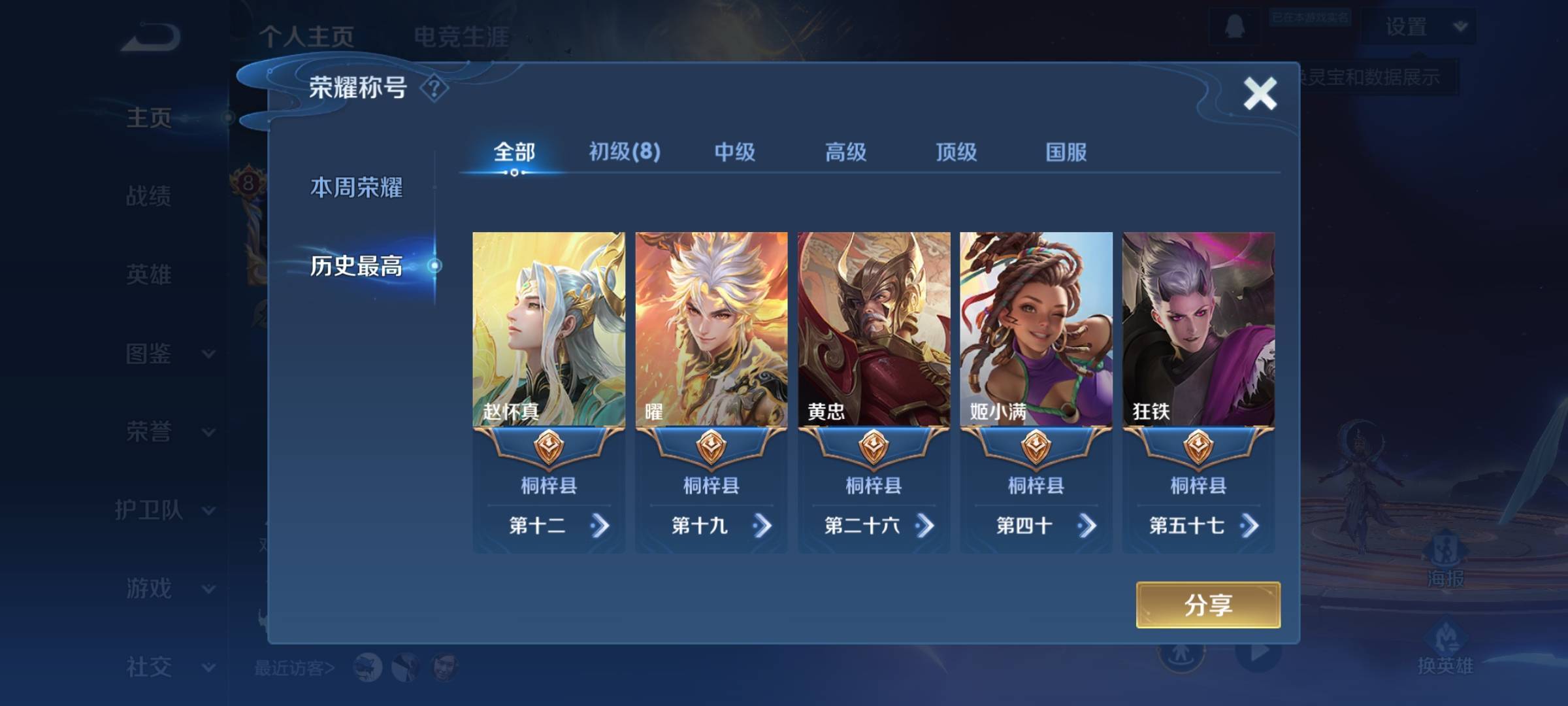View the 第五十七 ranking details arrow

coord(1249,526)
